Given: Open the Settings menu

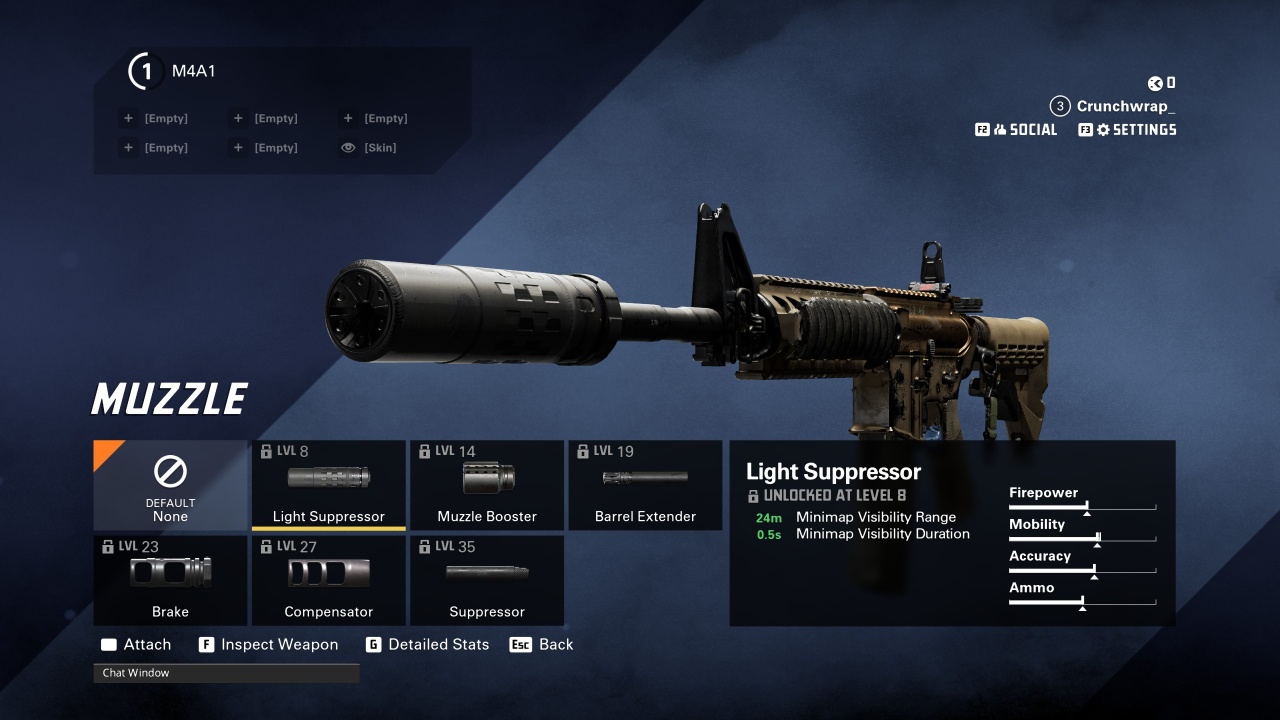Looking at the screenshot, I should 1128,130.
